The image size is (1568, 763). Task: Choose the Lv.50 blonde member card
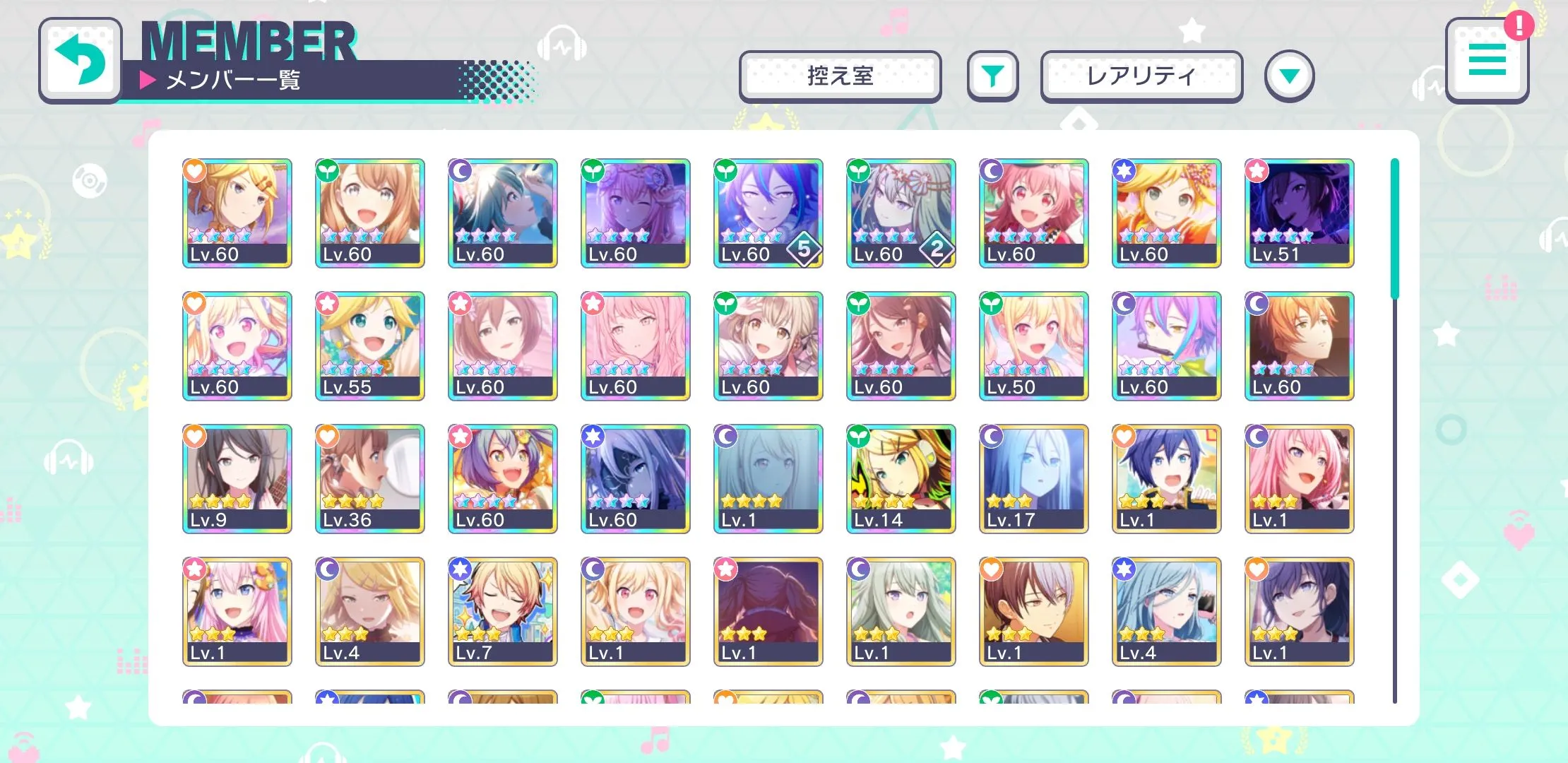(x=1033, y=345)
